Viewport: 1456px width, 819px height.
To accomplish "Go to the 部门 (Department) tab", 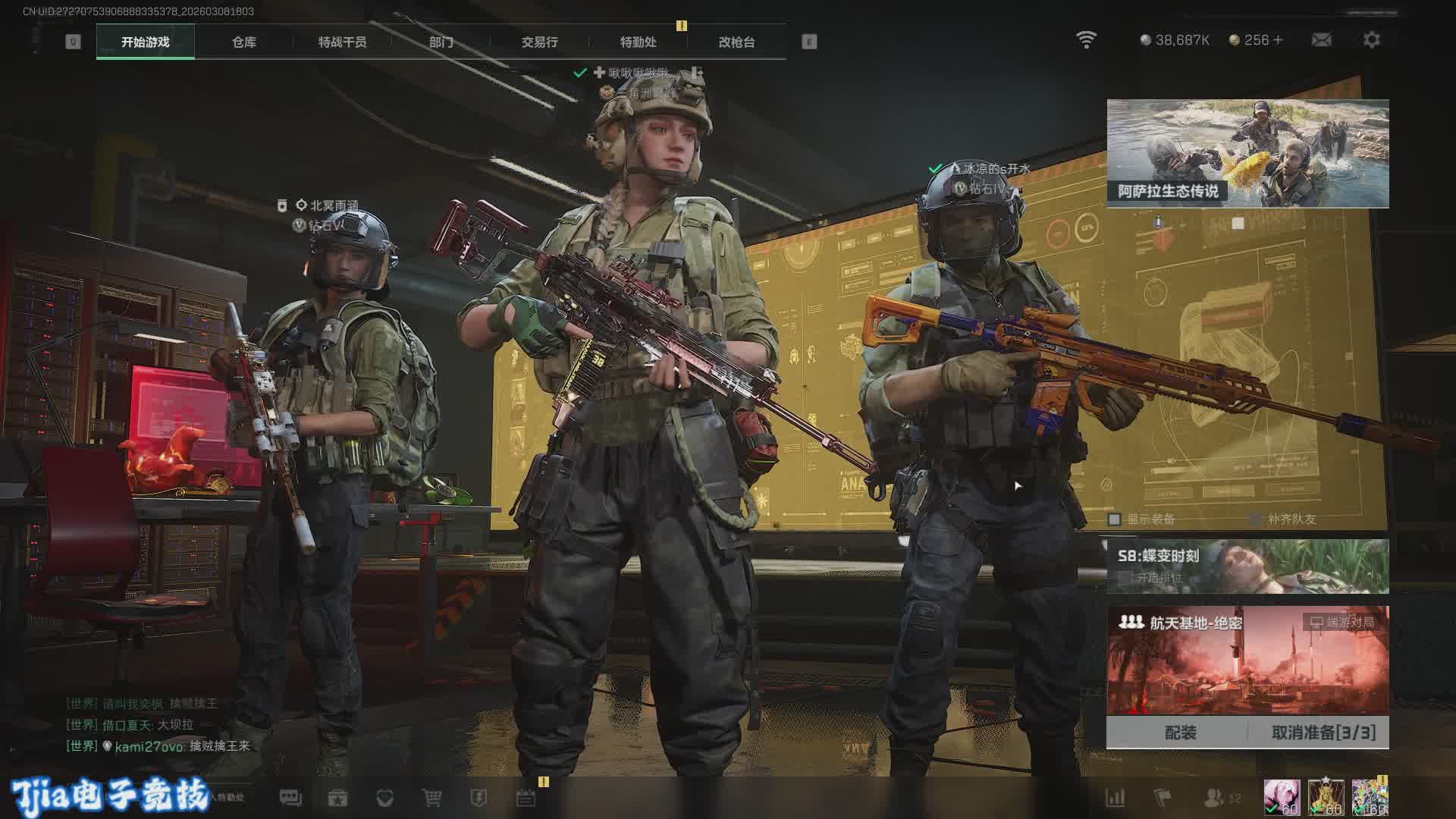I will tap(441, 42).
